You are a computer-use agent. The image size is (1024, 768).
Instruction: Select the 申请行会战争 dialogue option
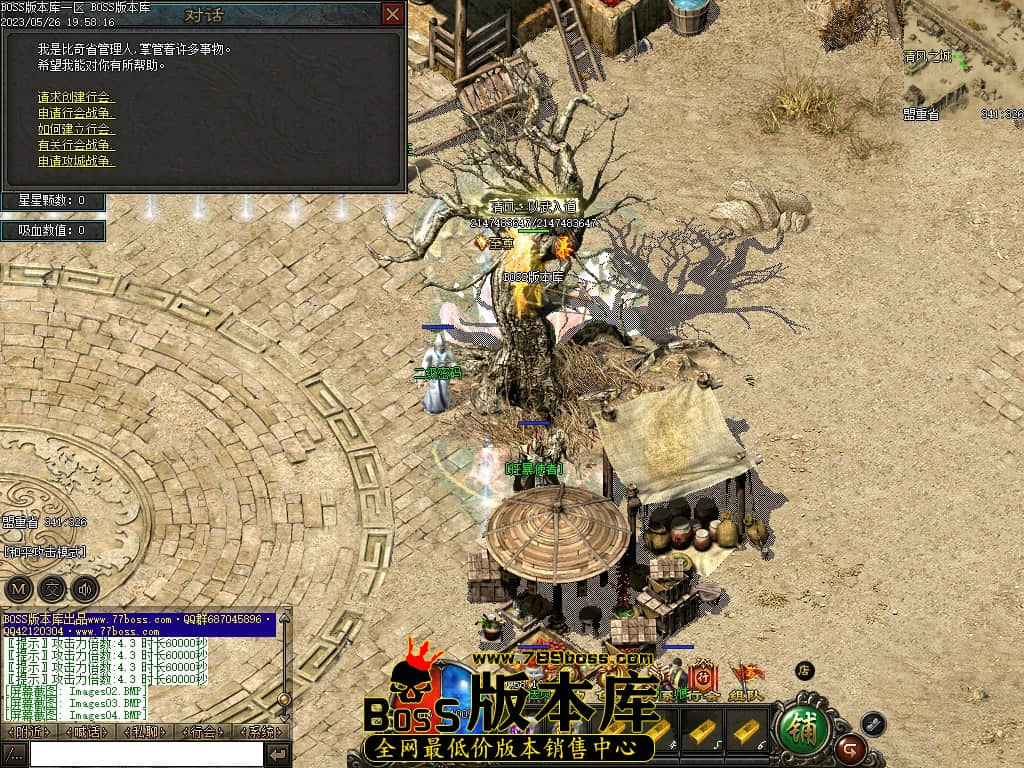pyautogui.click(x=76, y=113)
